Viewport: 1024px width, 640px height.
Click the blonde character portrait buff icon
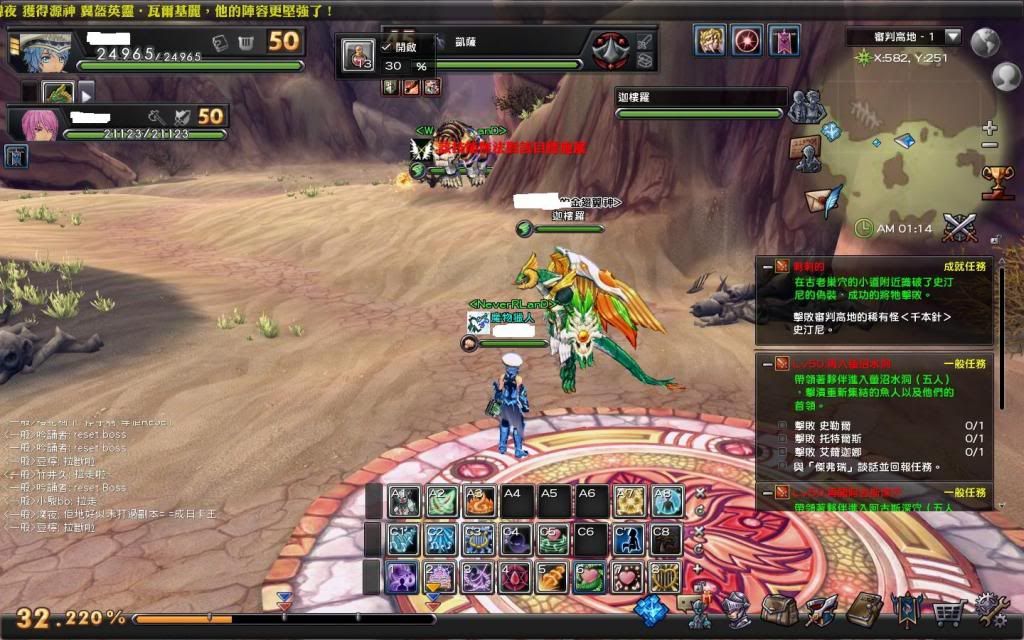tap(710, 41)
